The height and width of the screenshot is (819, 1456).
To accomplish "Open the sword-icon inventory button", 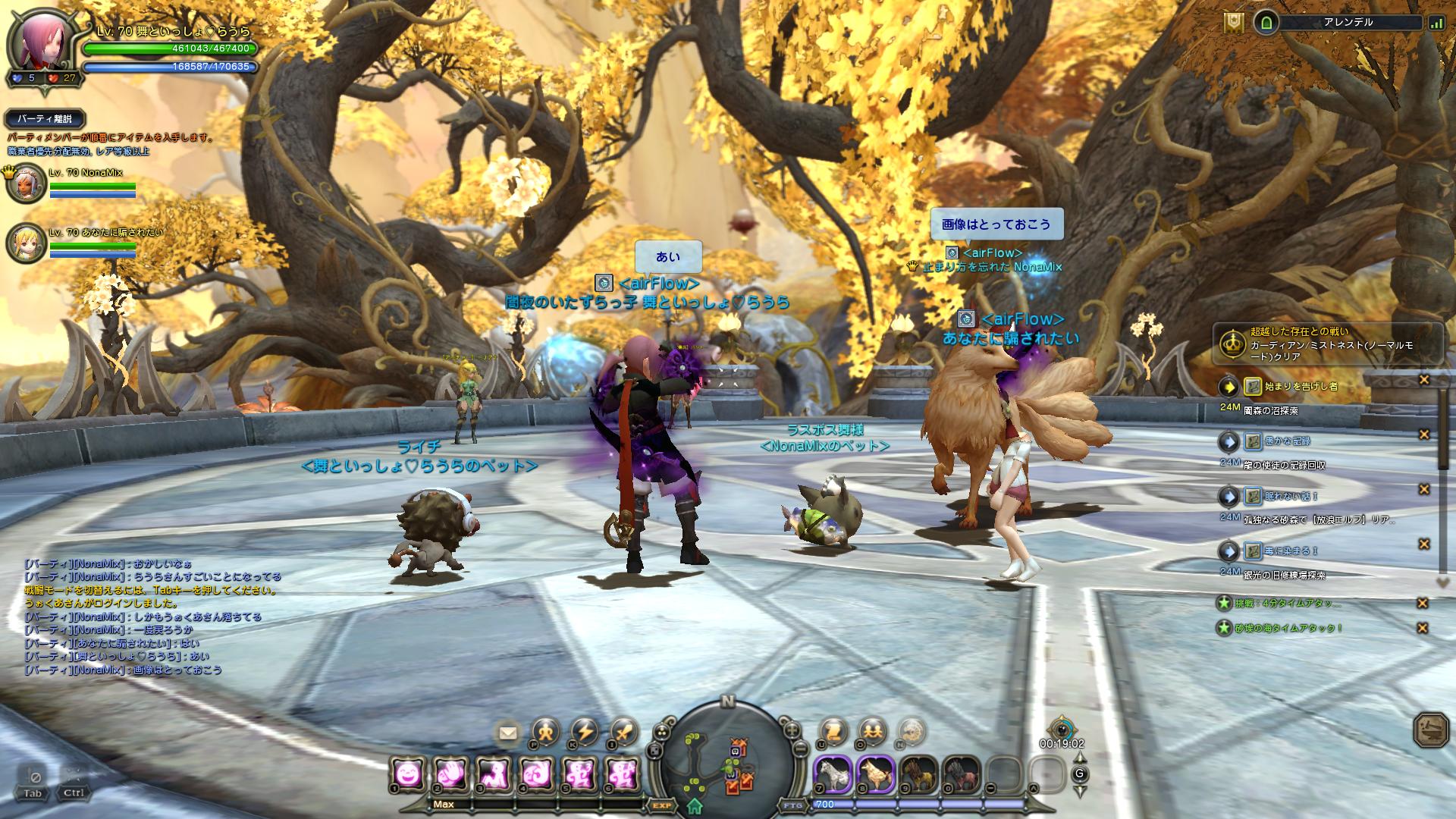I will click(x=624, y=733).
